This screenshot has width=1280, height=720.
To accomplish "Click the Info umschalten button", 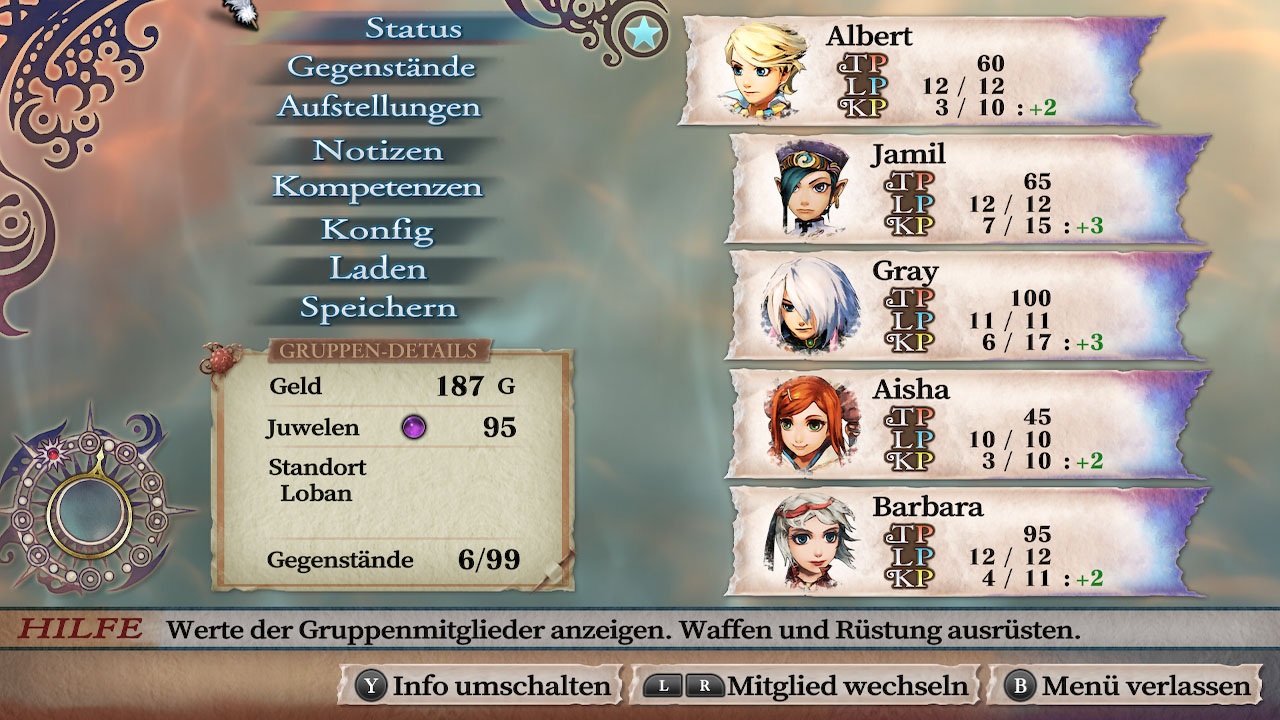I will pyautogui.click(x=485, y=686).
